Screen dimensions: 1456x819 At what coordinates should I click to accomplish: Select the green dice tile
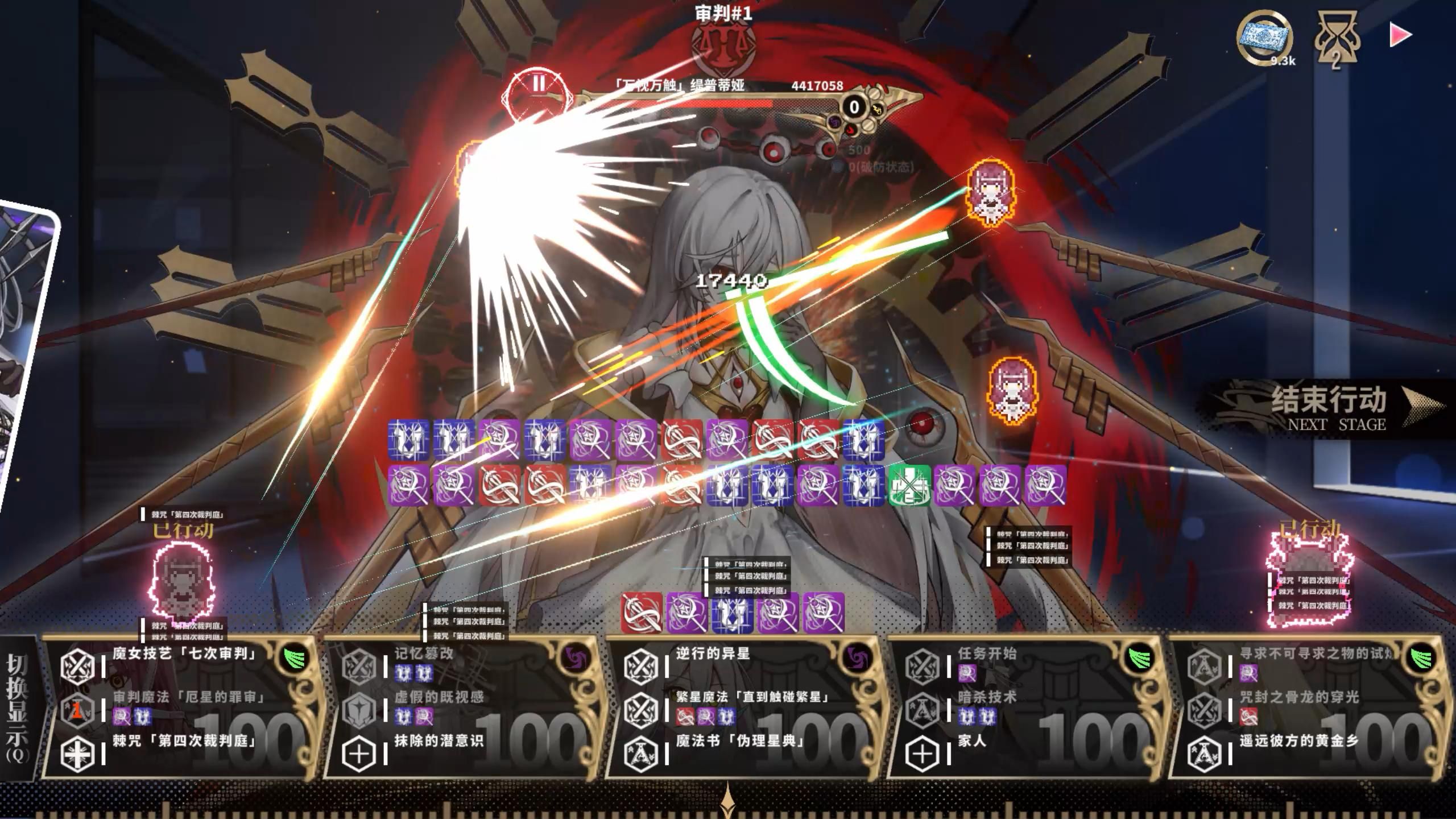[x=909, y=485]
